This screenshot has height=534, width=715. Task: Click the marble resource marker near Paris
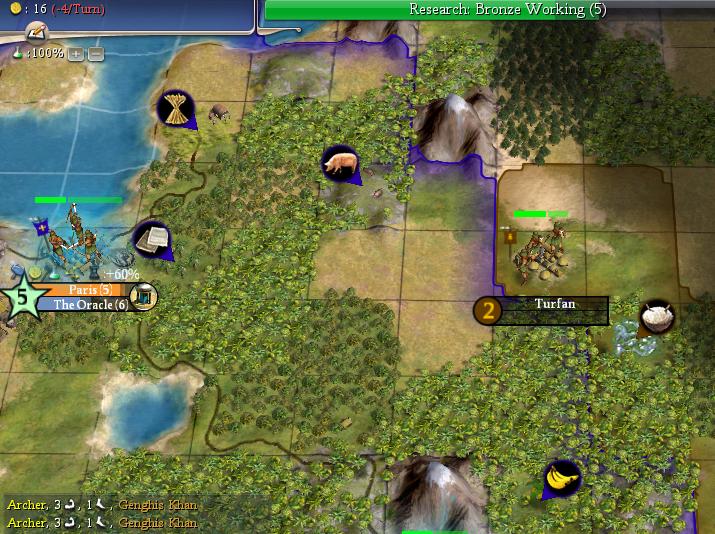tap(152, 239)
